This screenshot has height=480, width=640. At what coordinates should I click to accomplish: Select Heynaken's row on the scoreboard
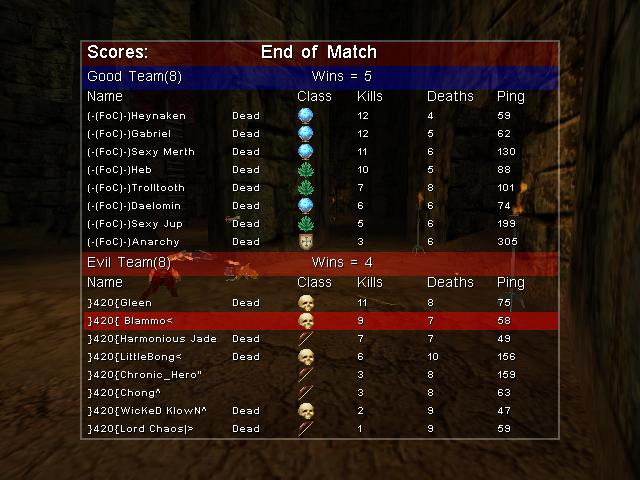tap(320, 116)
